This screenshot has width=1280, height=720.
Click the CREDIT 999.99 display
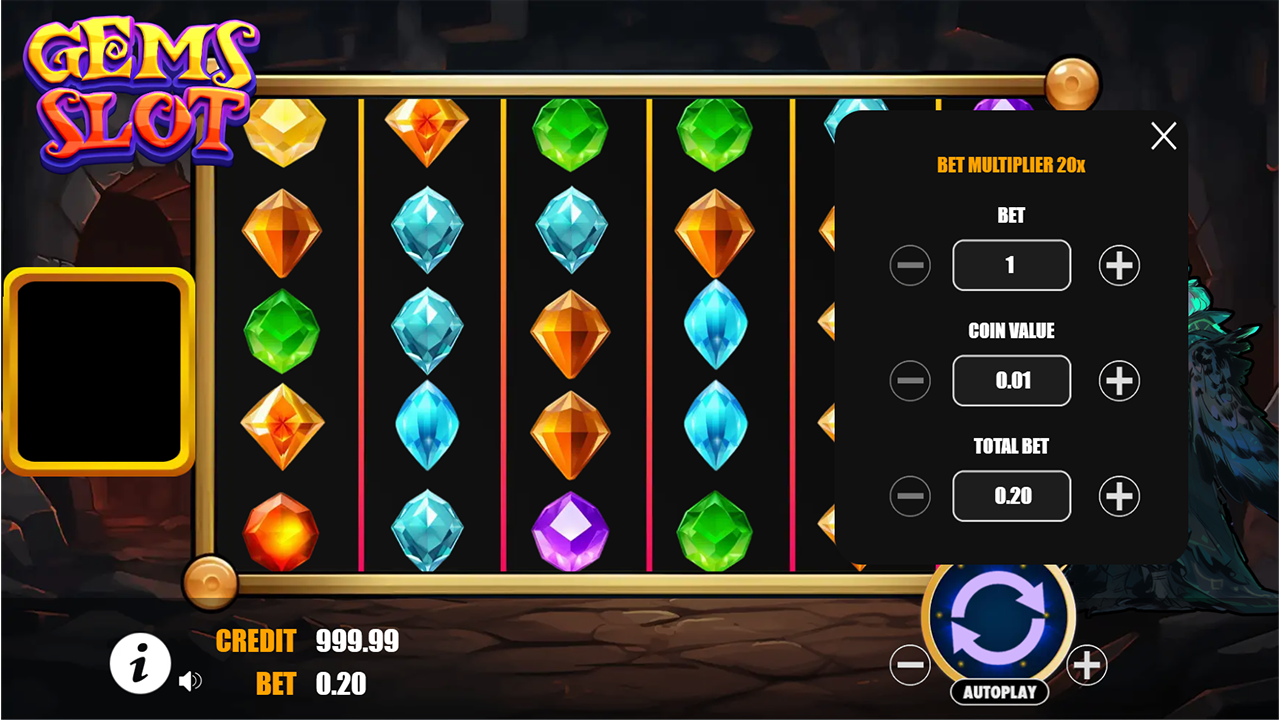[x=305, y=642]
